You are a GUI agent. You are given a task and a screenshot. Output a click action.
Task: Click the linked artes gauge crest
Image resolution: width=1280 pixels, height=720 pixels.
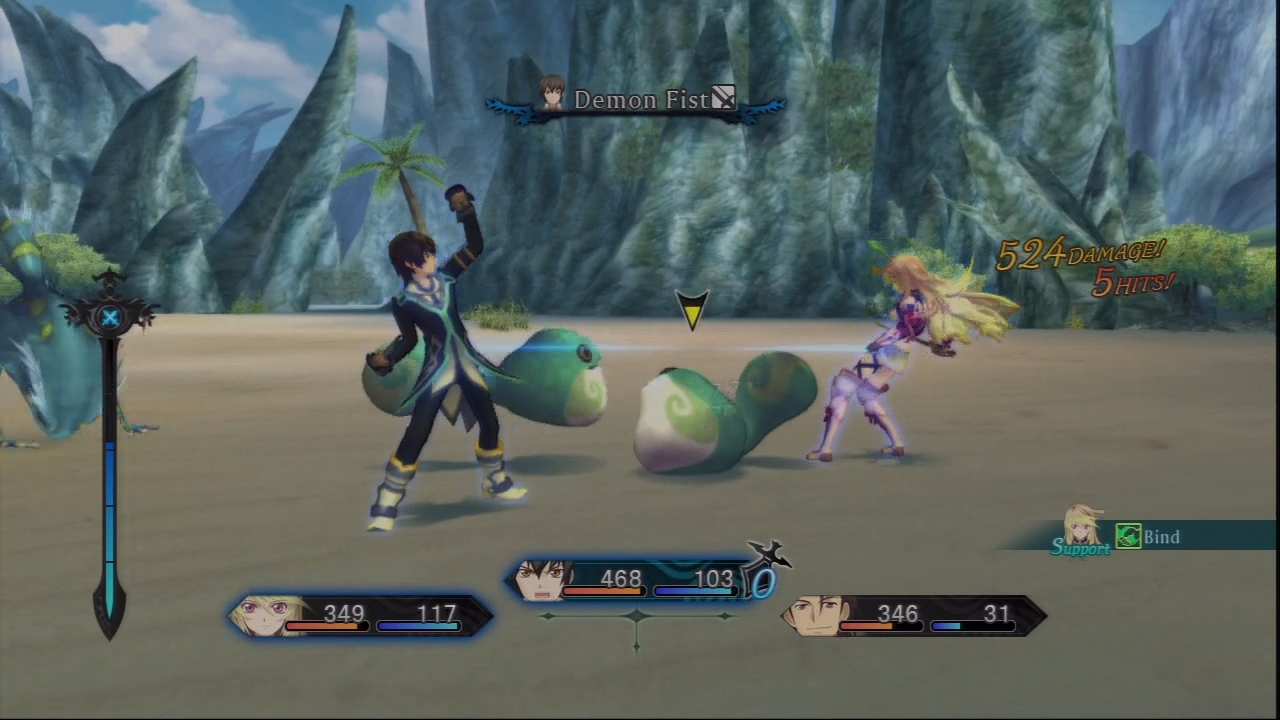click(x=110, y=316)
